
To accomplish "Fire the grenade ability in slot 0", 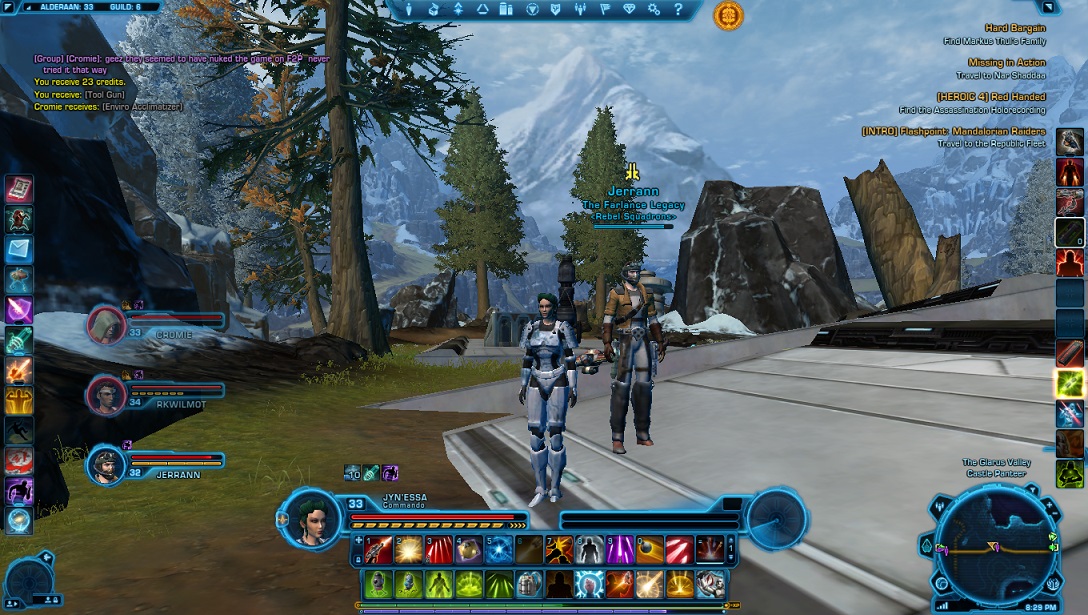I will click(650, 550).
